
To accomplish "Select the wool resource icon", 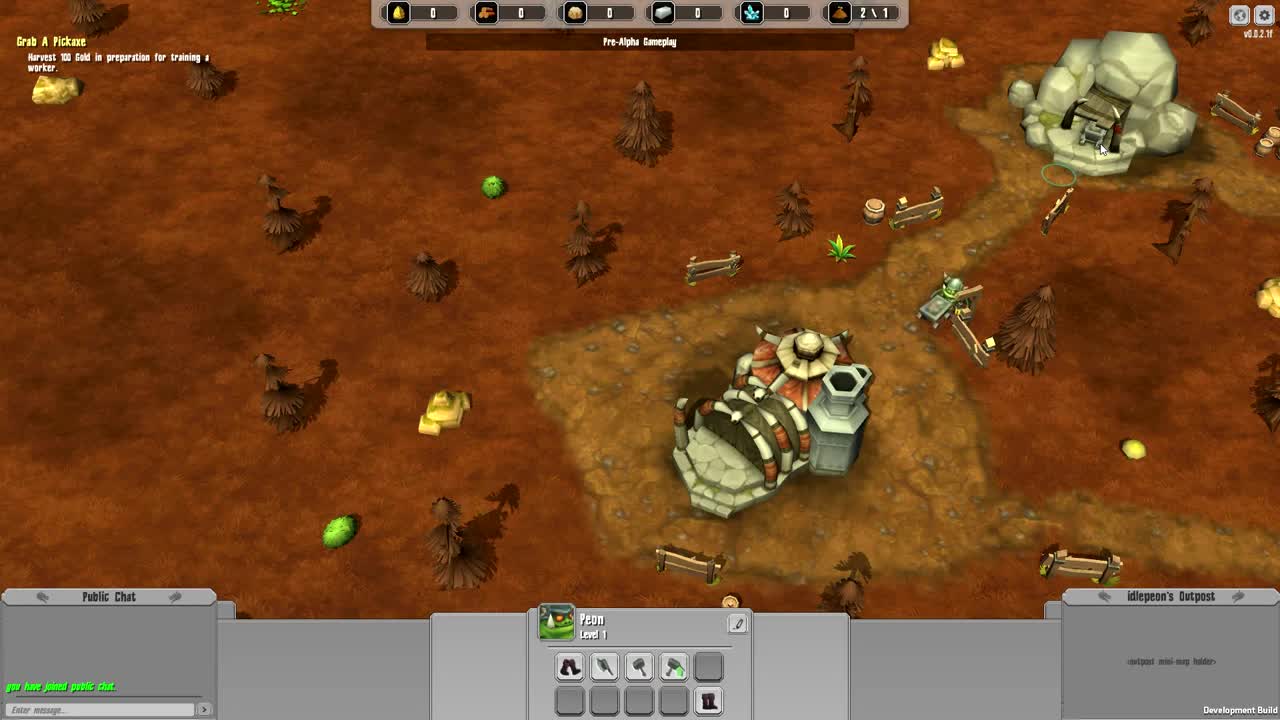I will point(573,14).
